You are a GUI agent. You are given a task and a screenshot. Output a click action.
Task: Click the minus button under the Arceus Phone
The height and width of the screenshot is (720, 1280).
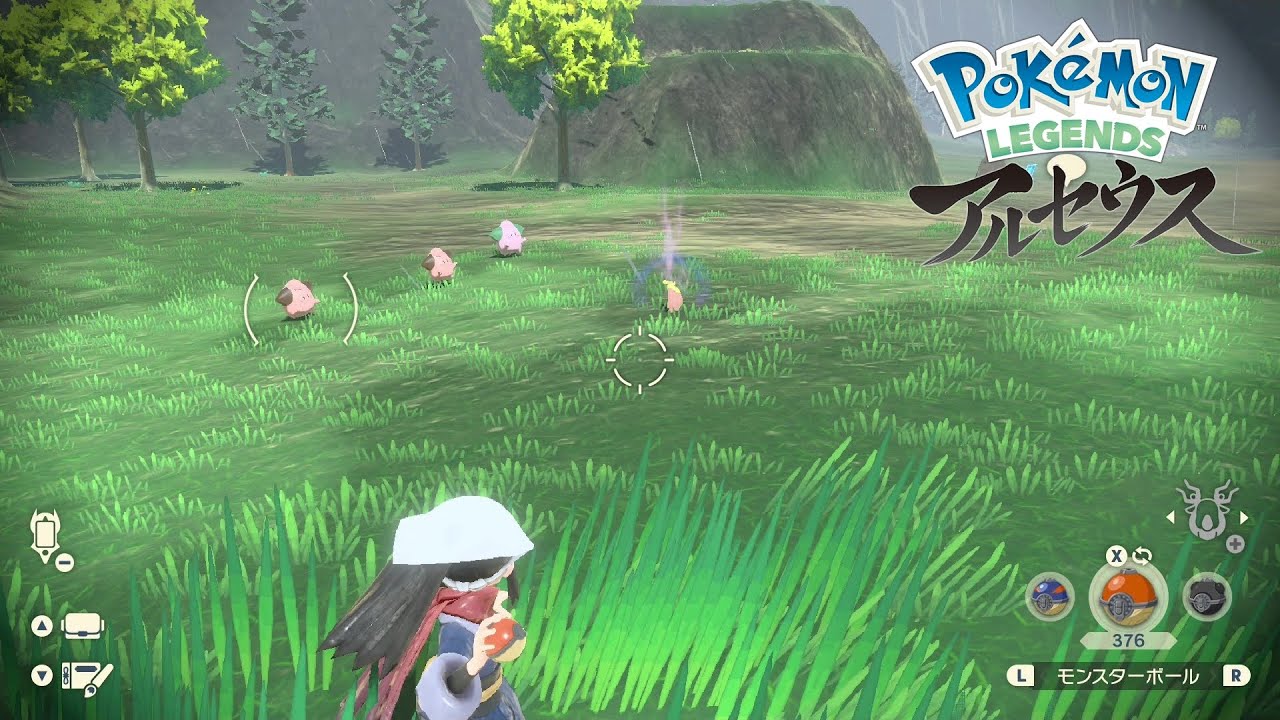pyautogui.click(x=63, y=560)
